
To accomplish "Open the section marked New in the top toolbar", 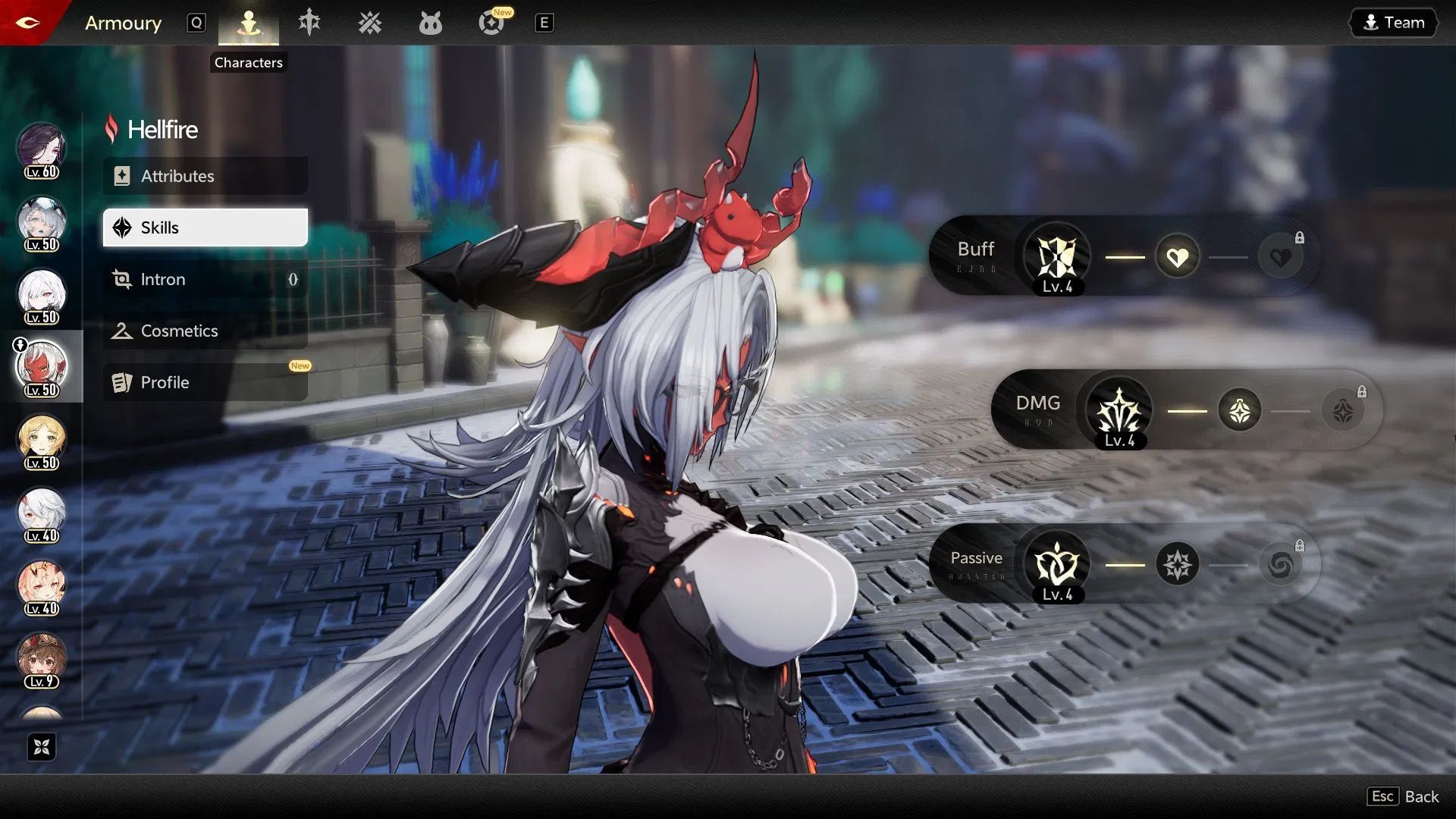I will 491,23.
